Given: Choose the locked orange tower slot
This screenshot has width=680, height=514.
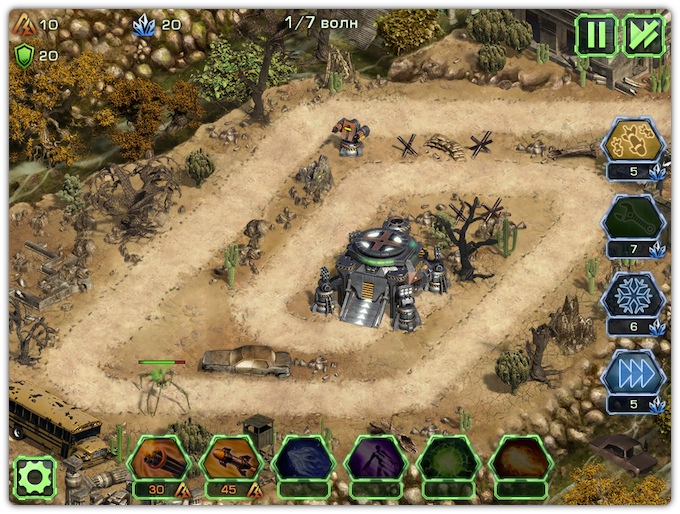Looking at the screenshot, I should click(x=520, y=460).
